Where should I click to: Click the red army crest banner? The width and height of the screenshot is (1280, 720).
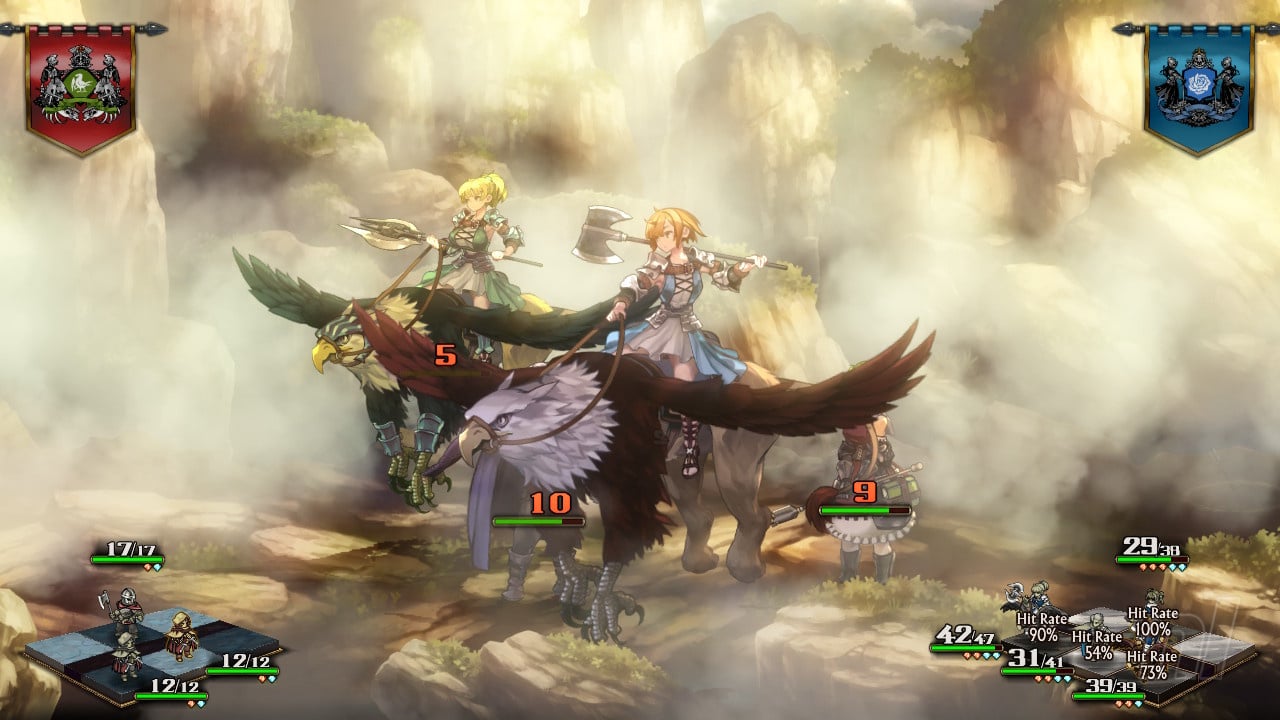[x=81, y=87]
